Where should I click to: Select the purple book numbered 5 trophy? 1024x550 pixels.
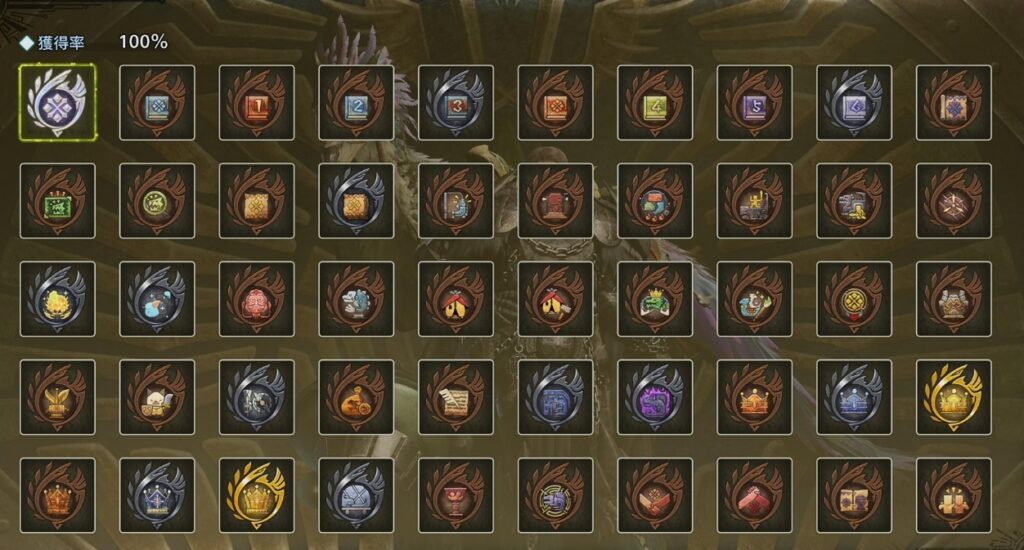click(754, 102)
